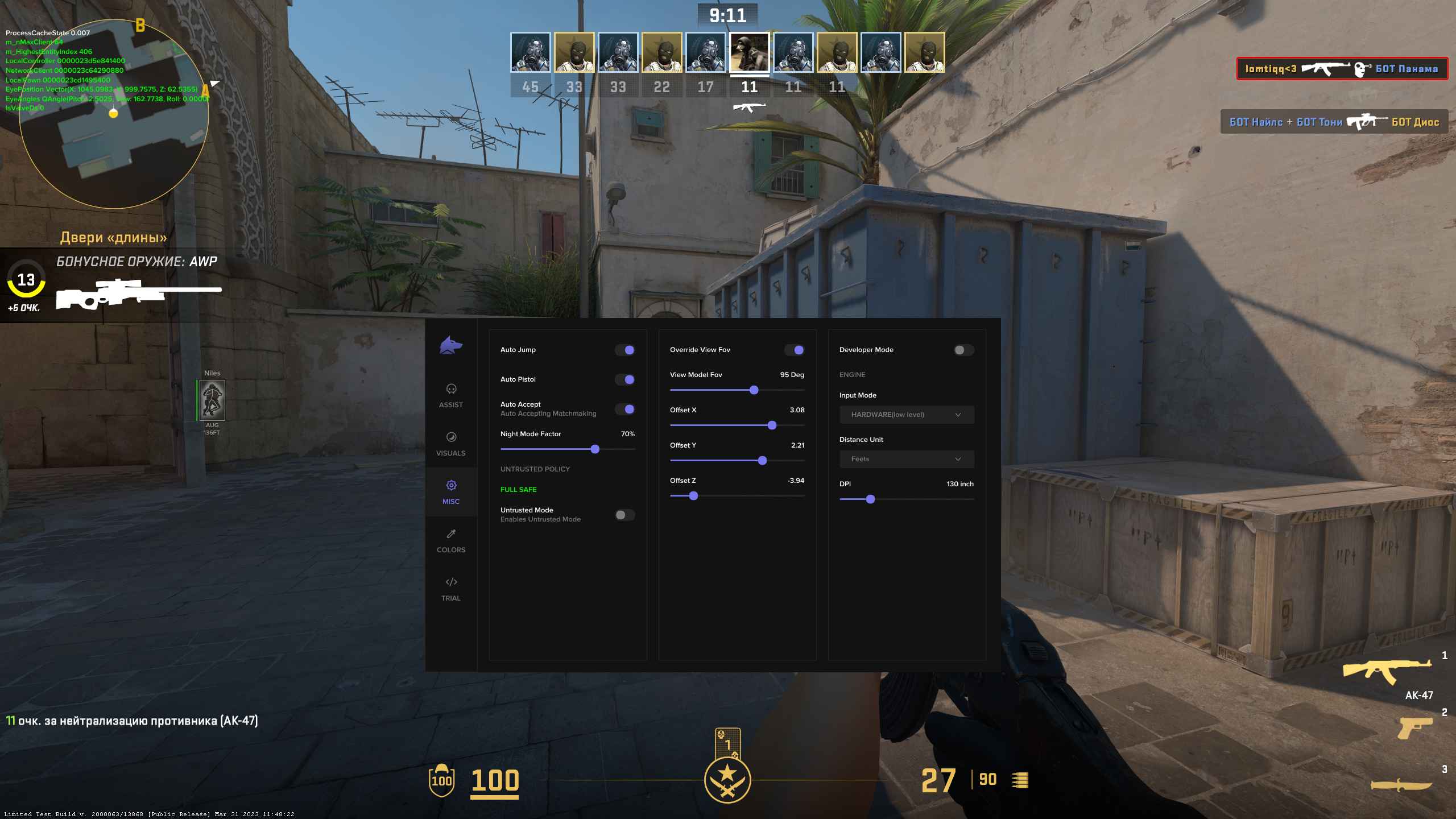Open the Input Mode dropdown showing HARDWARE(low level)
The width and height of the screenshot is (1456, 819).
coord(907,415)
